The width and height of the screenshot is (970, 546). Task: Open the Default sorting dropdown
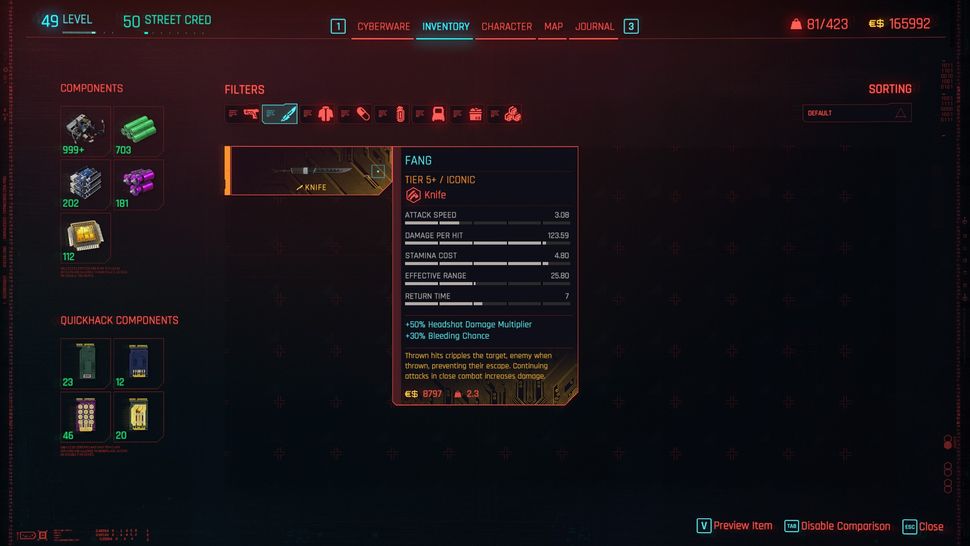(857, 113)
